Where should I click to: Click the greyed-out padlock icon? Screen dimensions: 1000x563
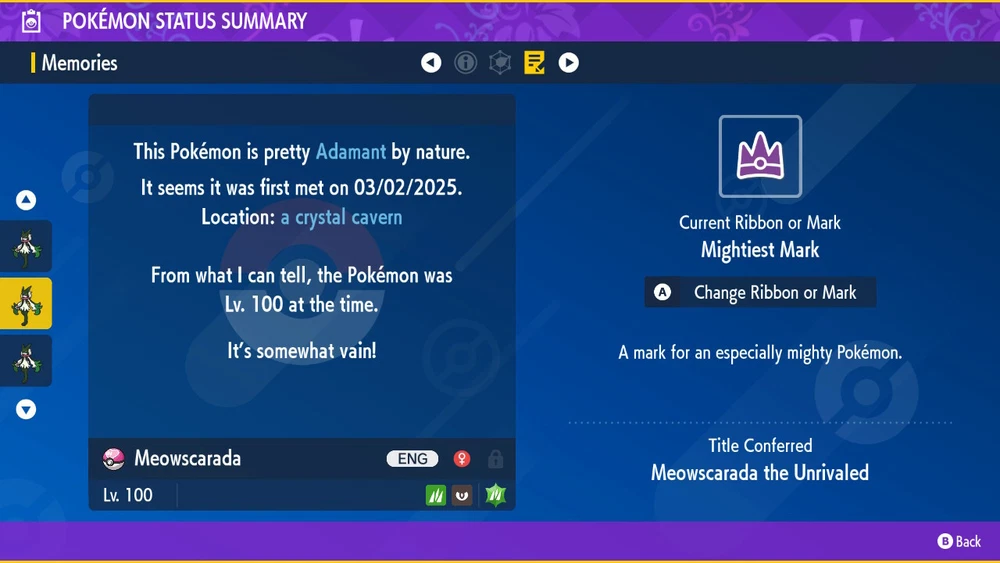pyautogui.click(x=495, y=459)
